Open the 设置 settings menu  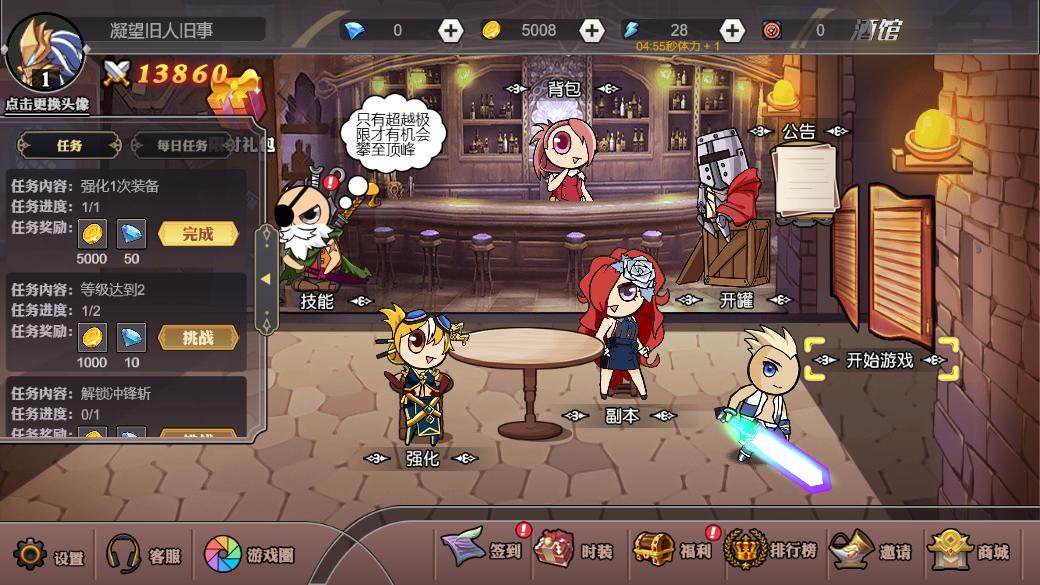(48, 555)
